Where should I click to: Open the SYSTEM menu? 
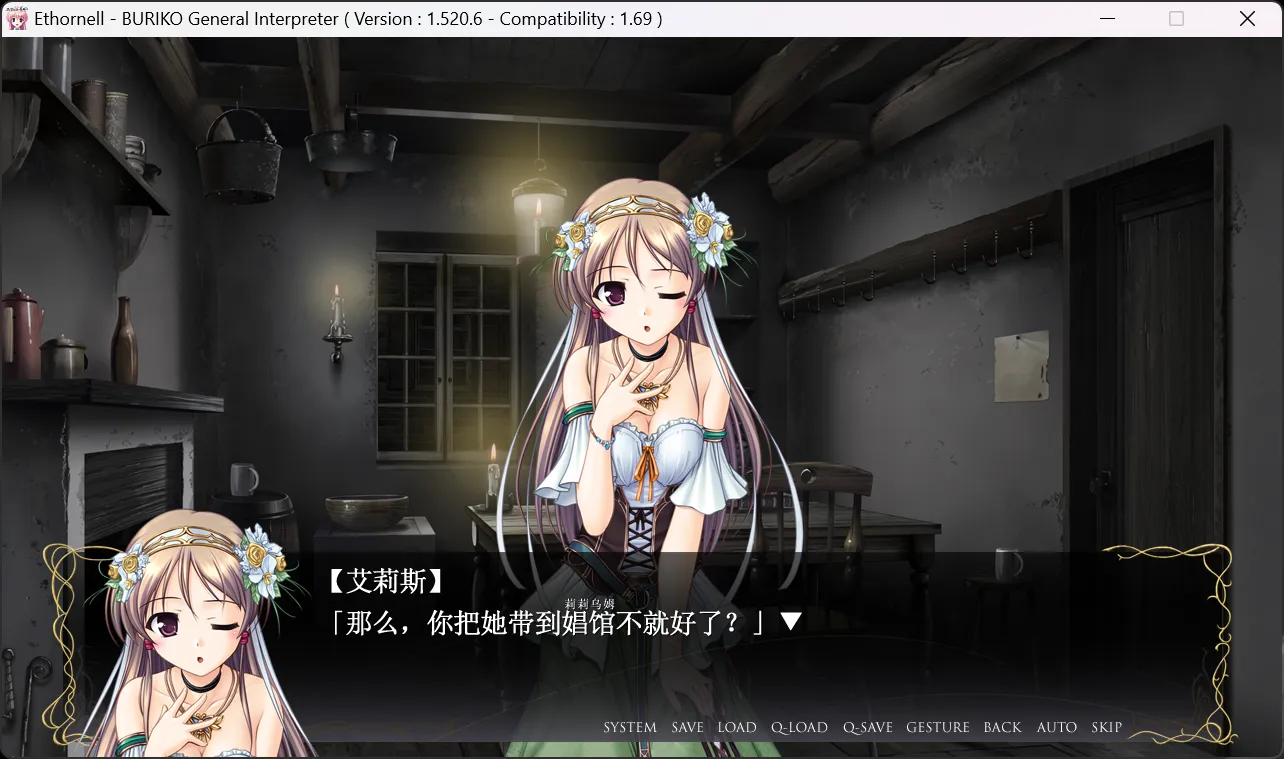(630, 727)
